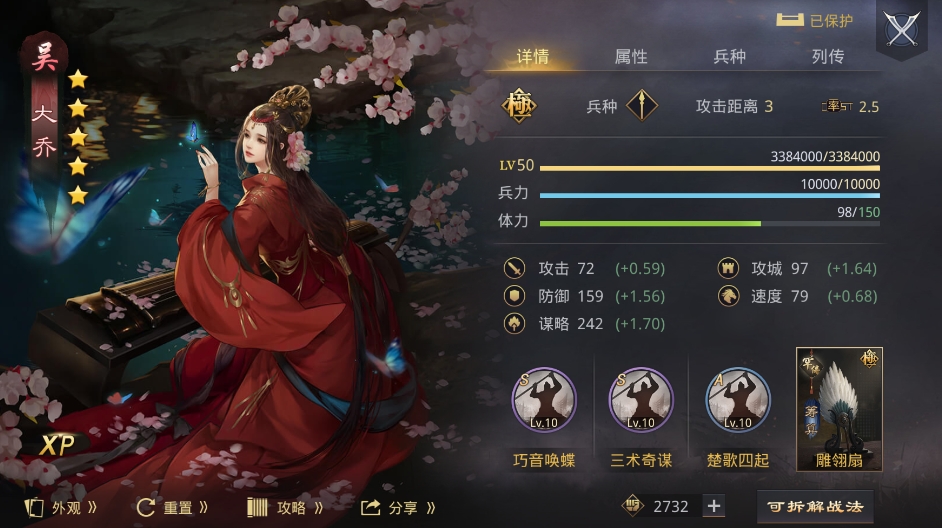Click the 可拆解战法 button
Viewport: 942px width, 528px height.
(815, 506)
